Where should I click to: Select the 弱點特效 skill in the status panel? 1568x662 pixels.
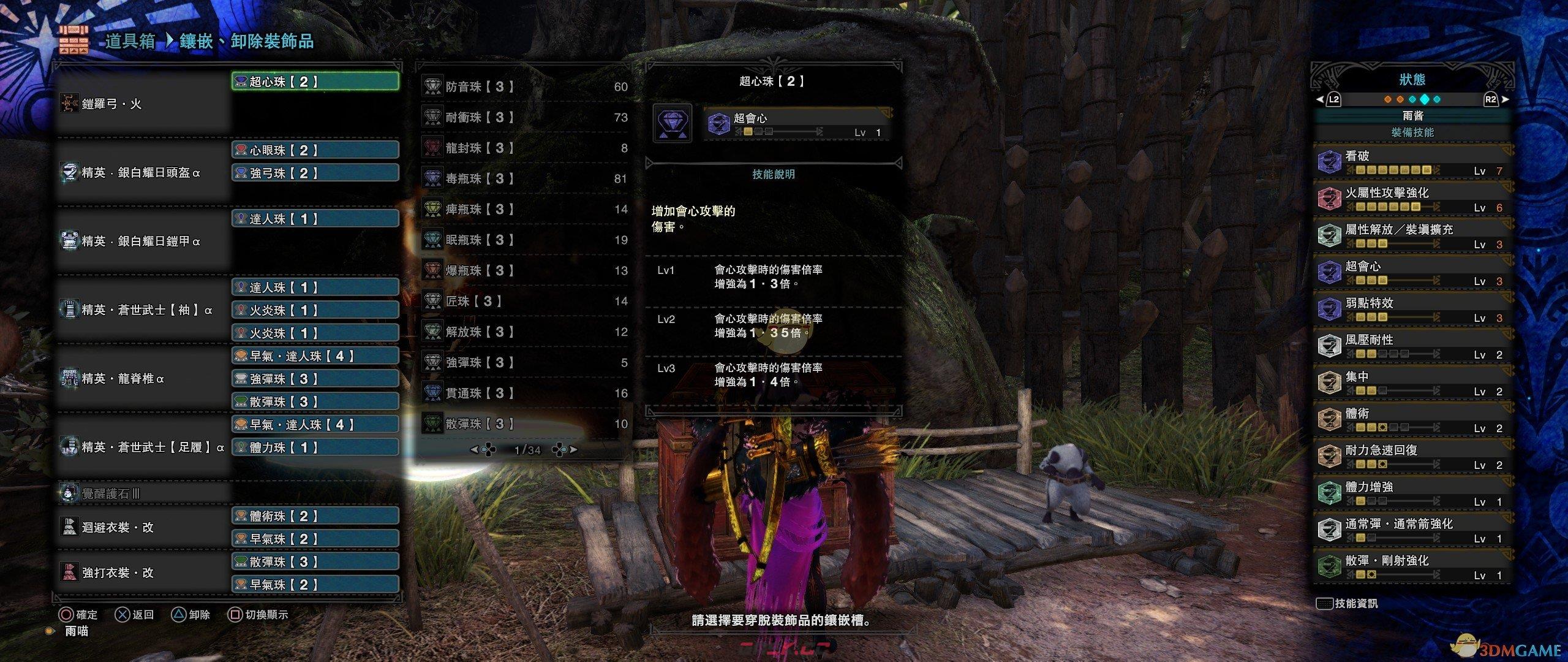pos(1412,310)
